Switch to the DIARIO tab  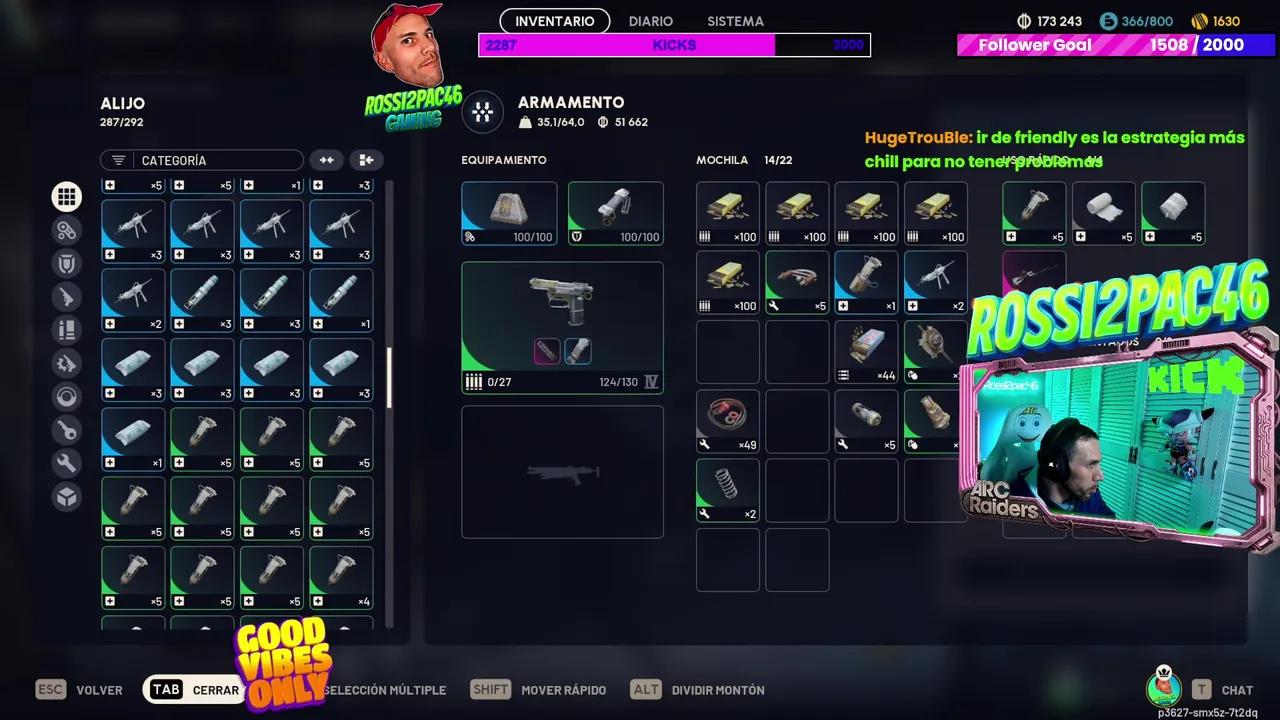(650, 21)
